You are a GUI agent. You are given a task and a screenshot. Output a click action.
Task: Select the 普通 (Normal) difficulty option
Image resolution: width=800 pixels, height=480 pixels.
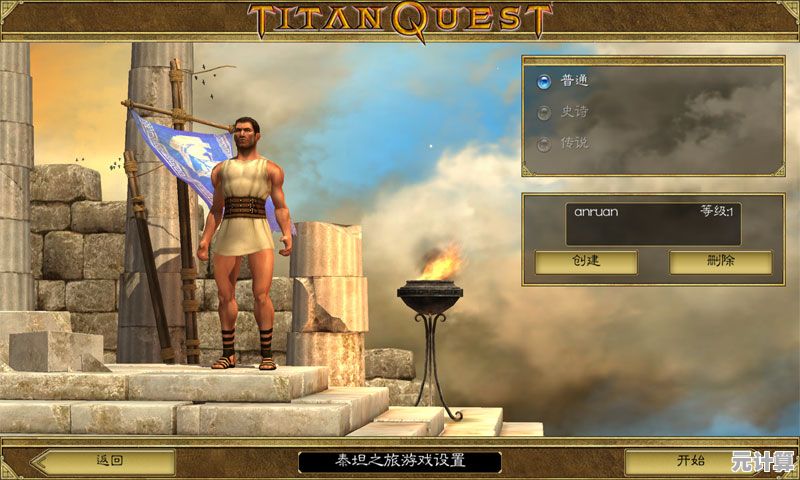point(545,81)
